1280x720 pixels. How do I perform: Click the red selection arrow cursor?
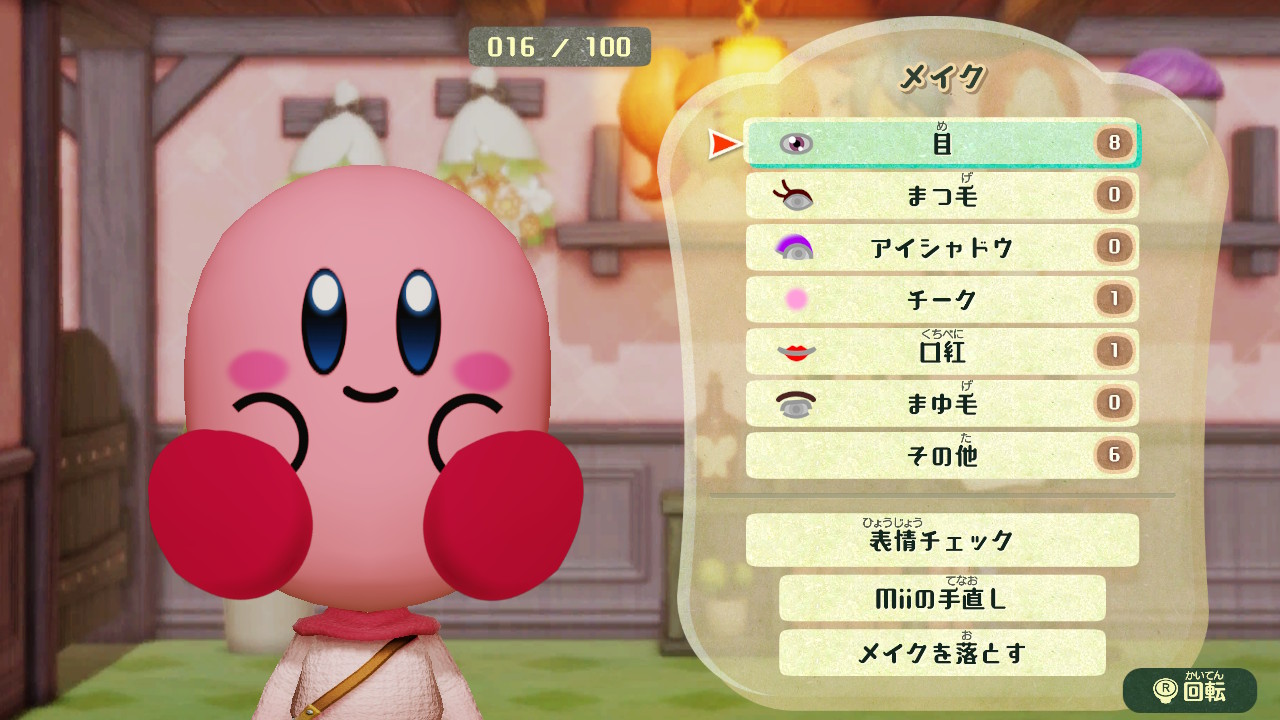point(723,143)
